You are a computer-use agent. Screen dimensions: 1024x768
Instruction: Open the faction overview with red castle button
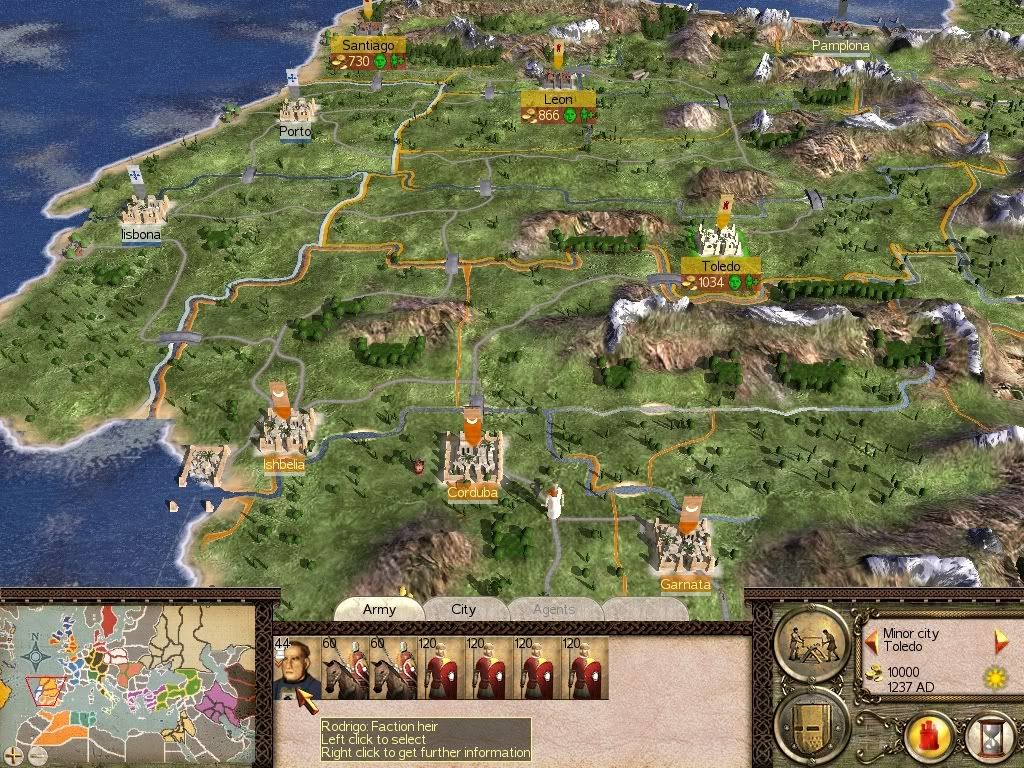click(x=927, y=739)
